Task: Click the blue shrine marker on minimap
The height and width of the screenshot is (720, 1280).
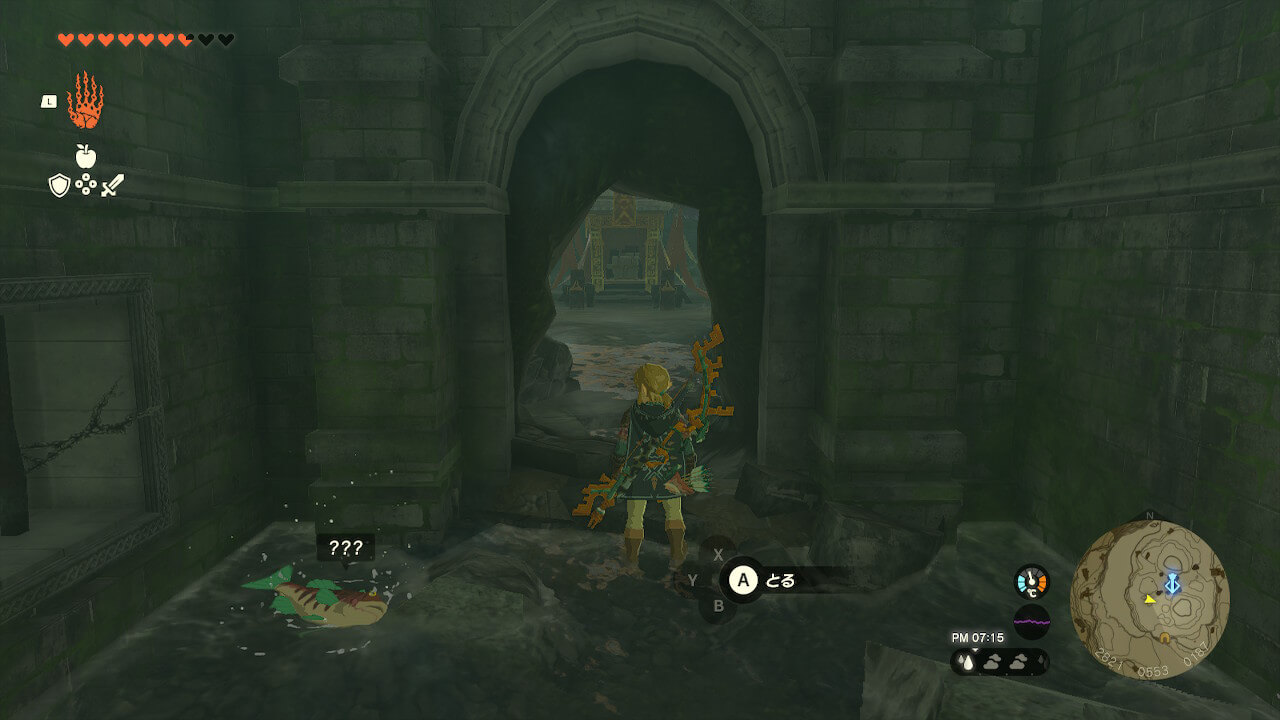Action: [1172, 583]
